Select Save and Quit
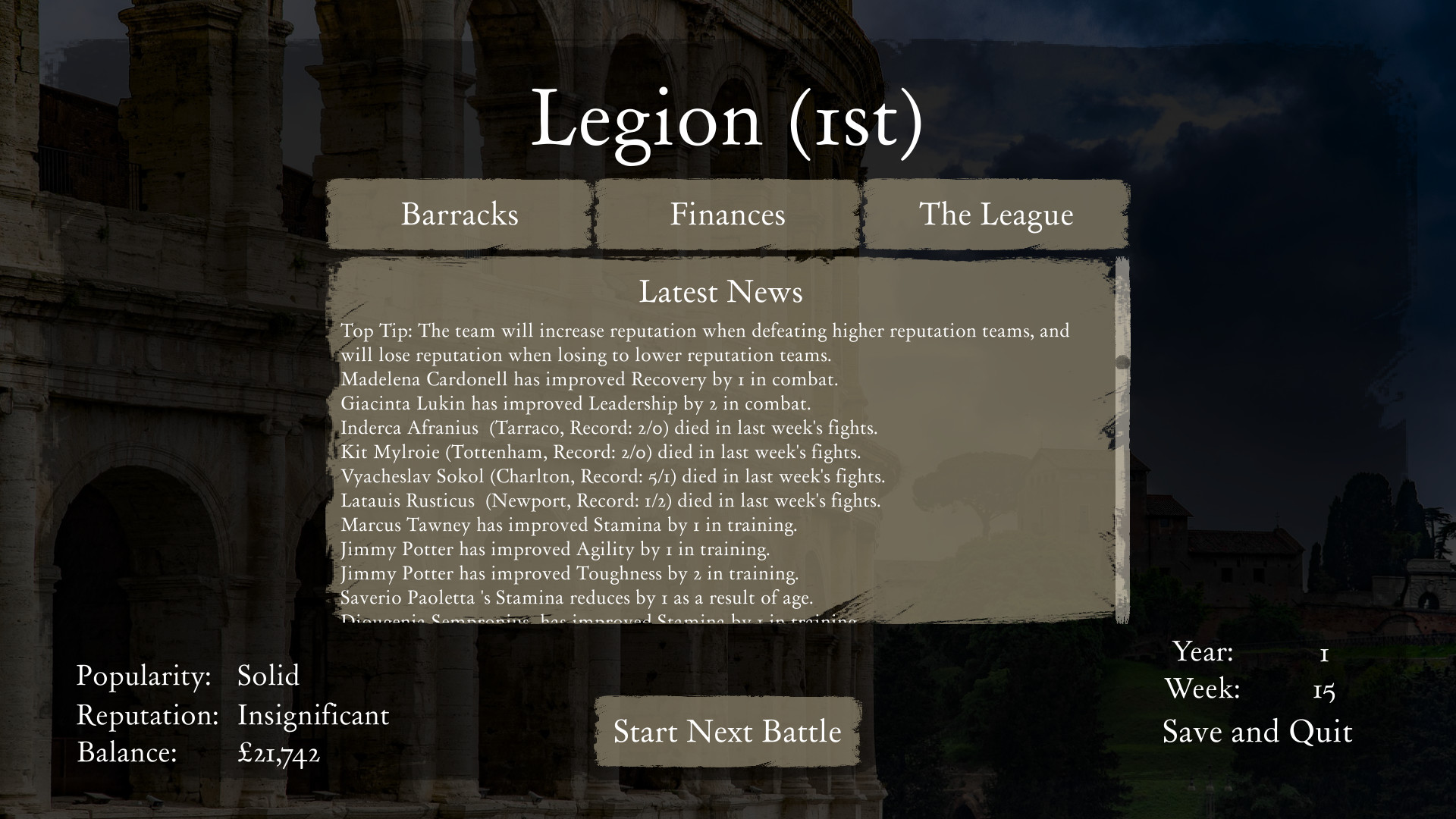The height and width of the screenshot is (819, 1456). pos(1257,732)
